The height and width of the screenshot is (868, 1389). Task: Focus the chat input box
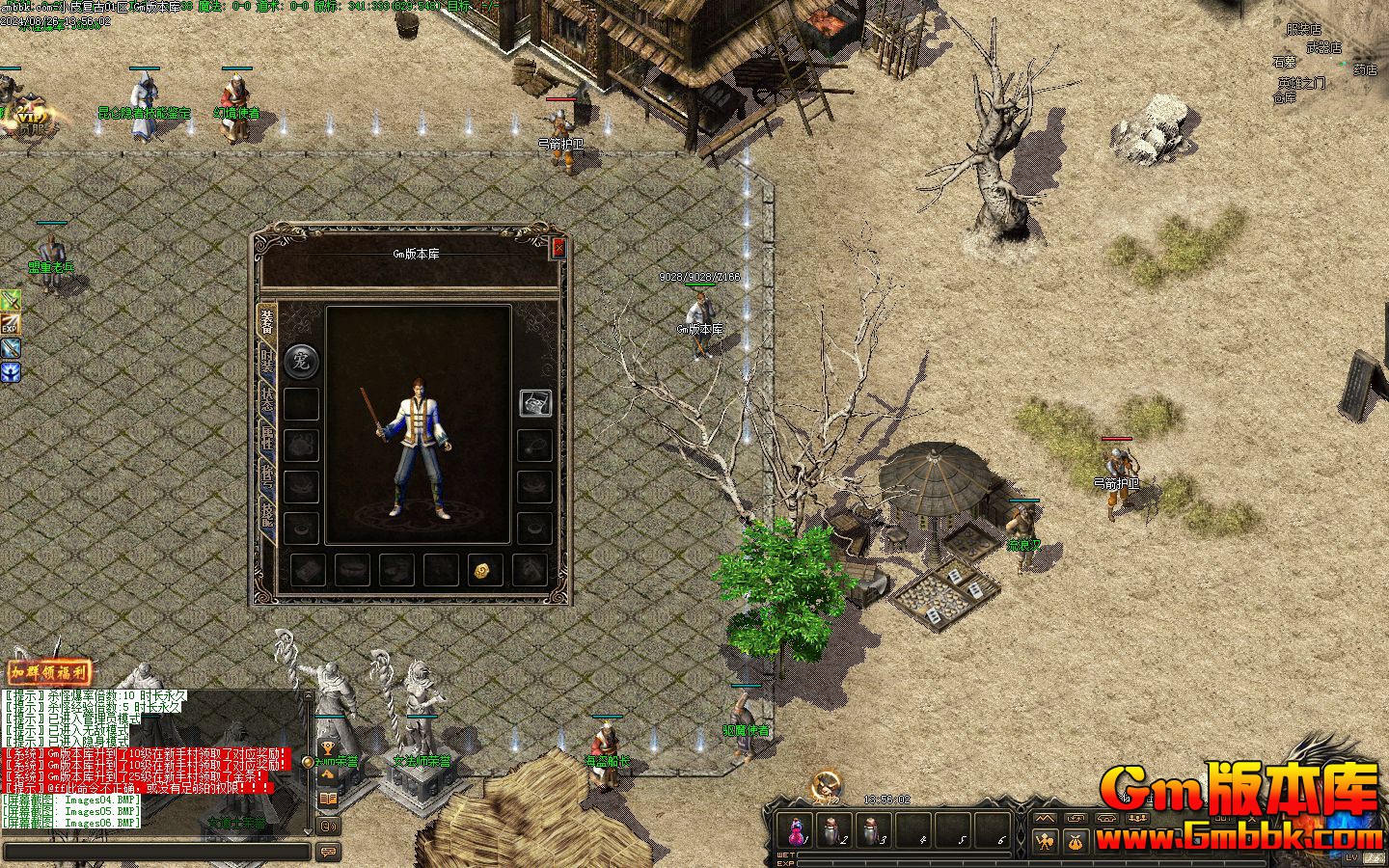click(156, 852)
